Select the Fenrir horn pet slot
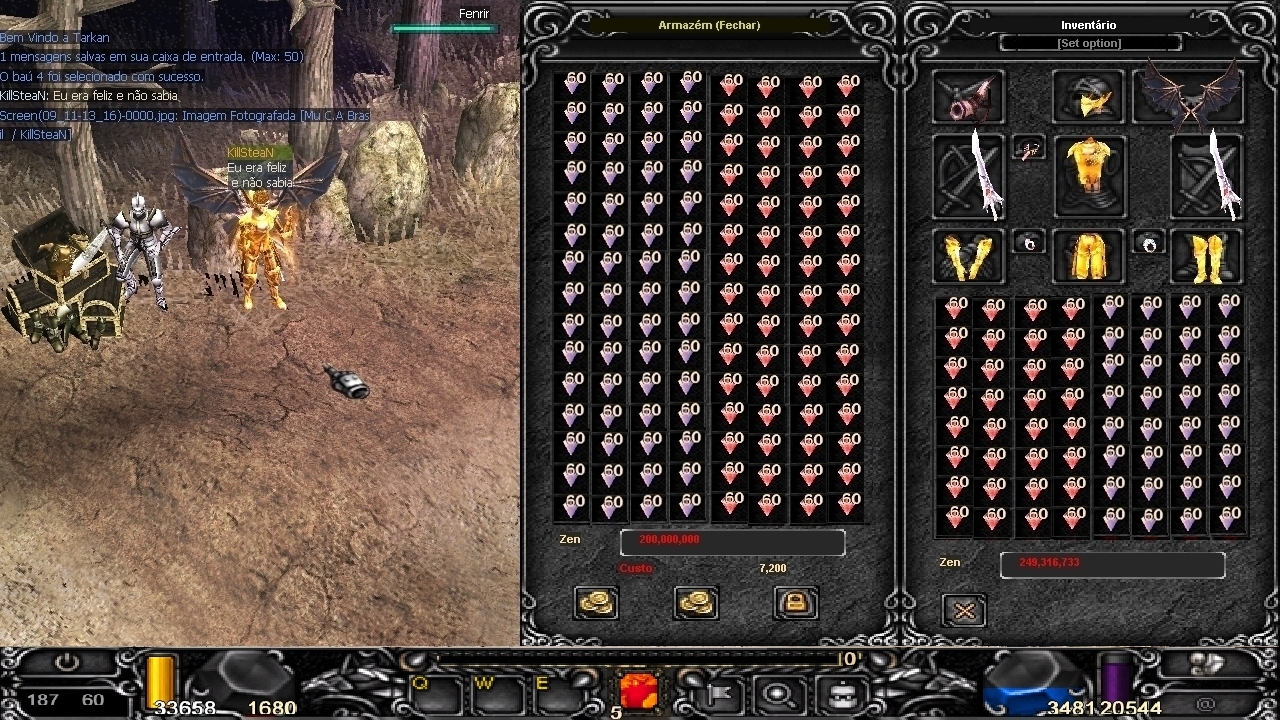The height and width of the screenshot is (720, 1280). (x=968, y=97)
